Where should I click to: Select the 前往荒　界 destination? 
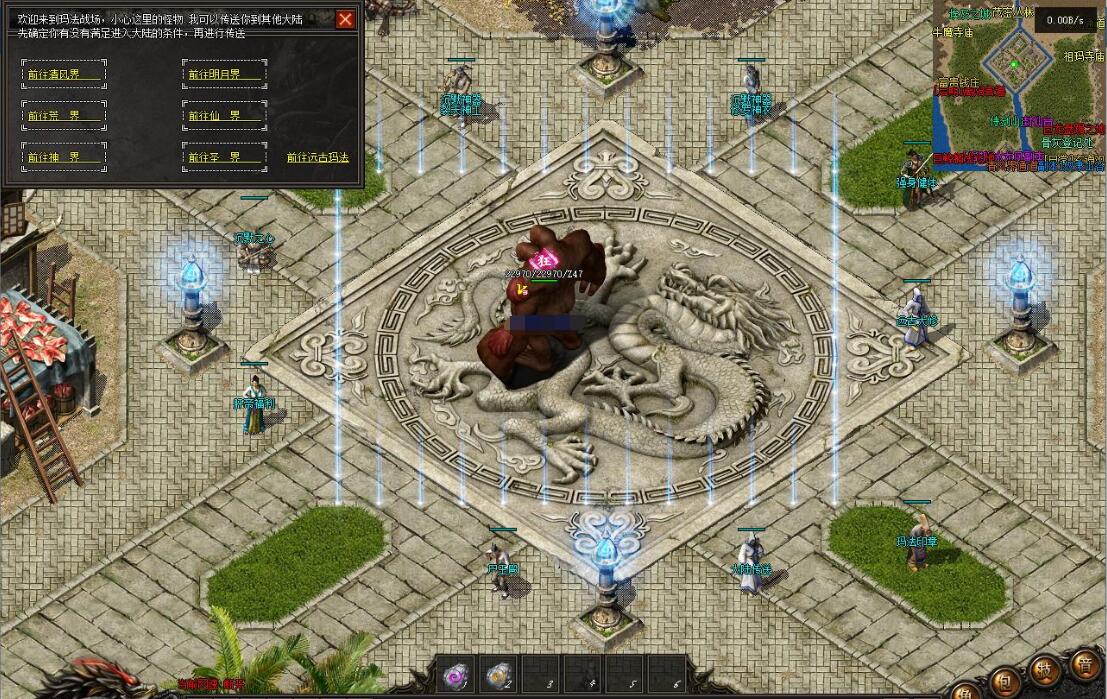(x=63, y=115)
